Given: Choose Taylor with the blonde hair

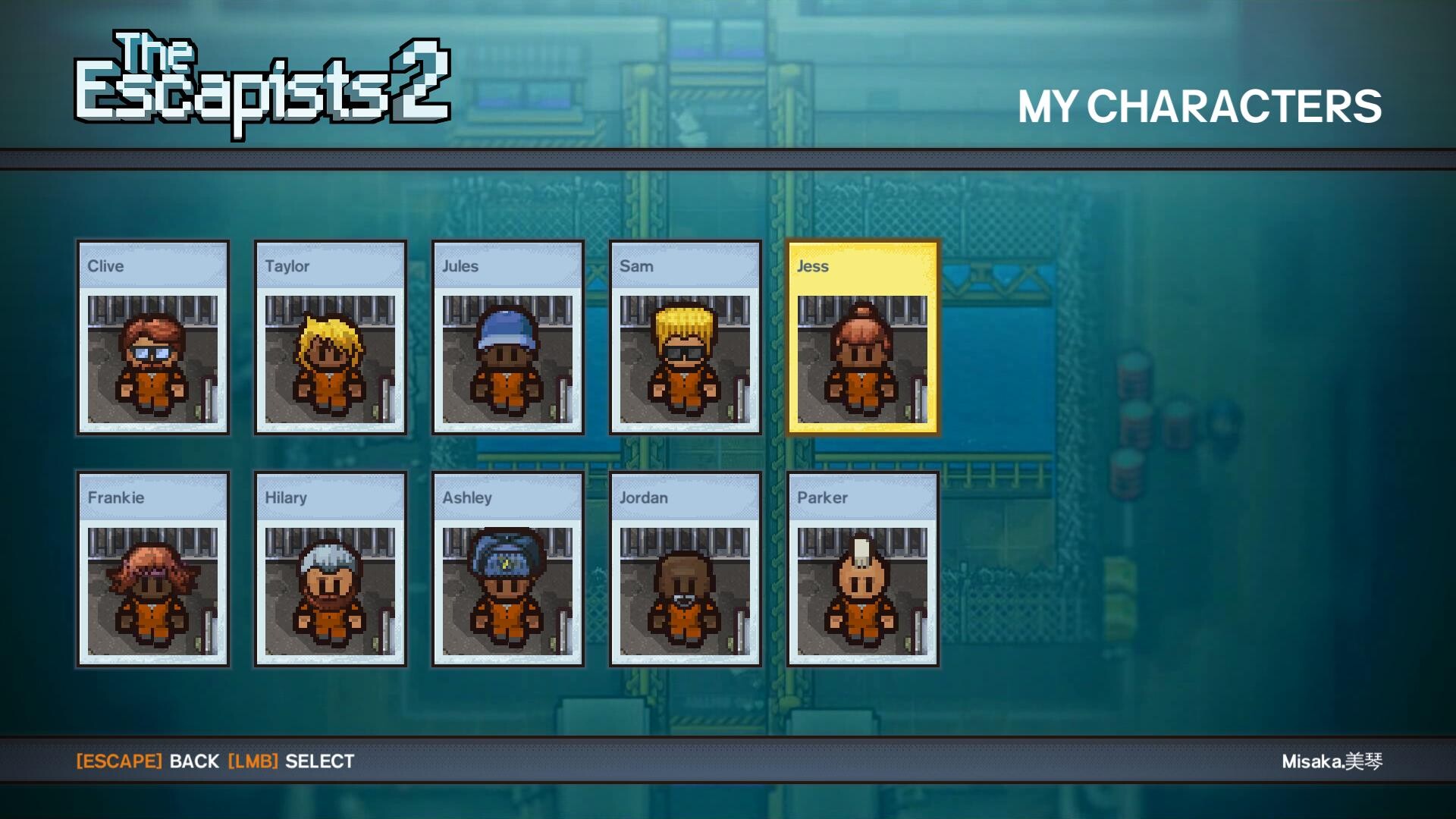Looking at the screenshot, I should [x=330, y=338].
